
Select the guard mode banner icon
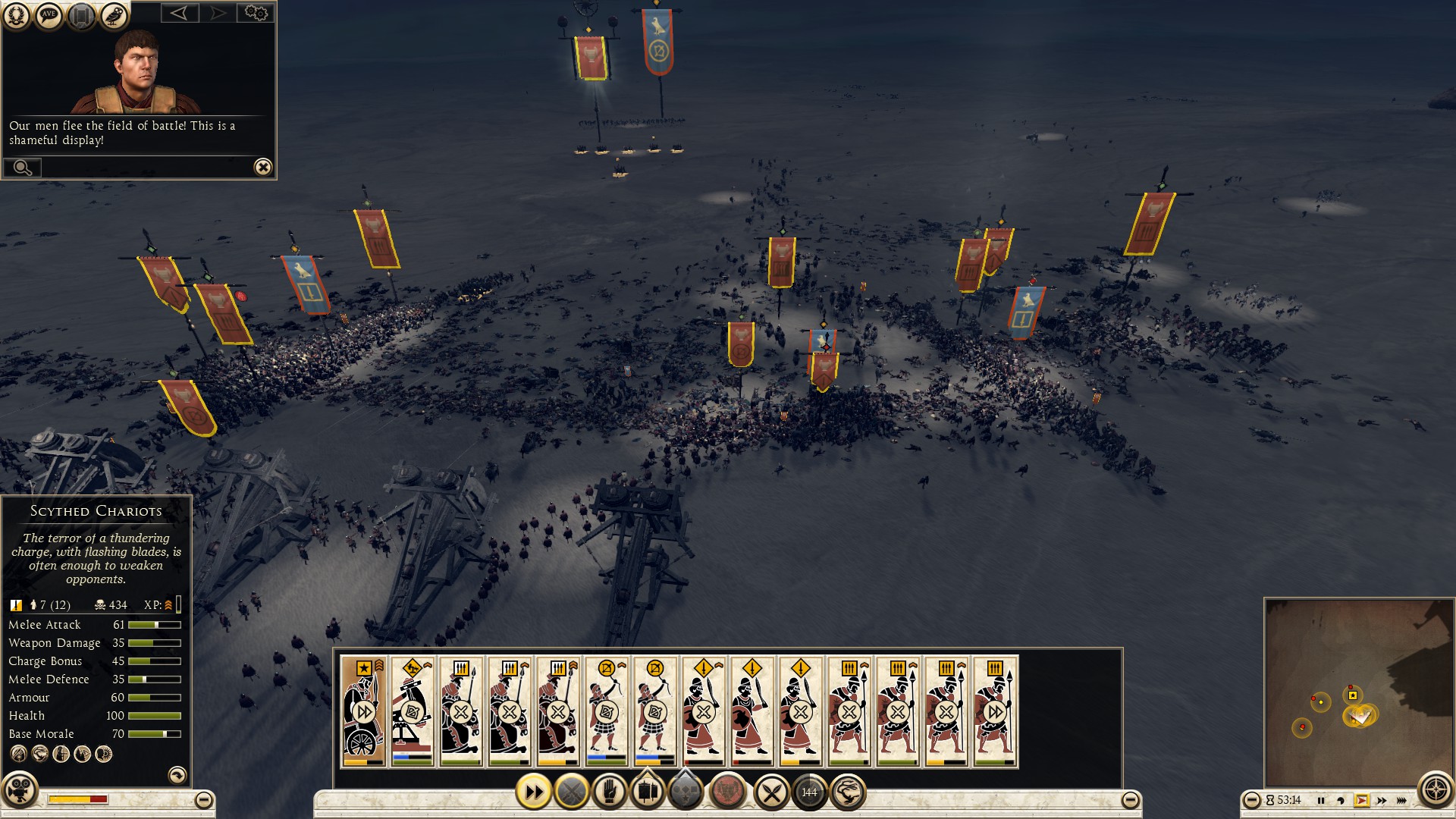[648, 792]
